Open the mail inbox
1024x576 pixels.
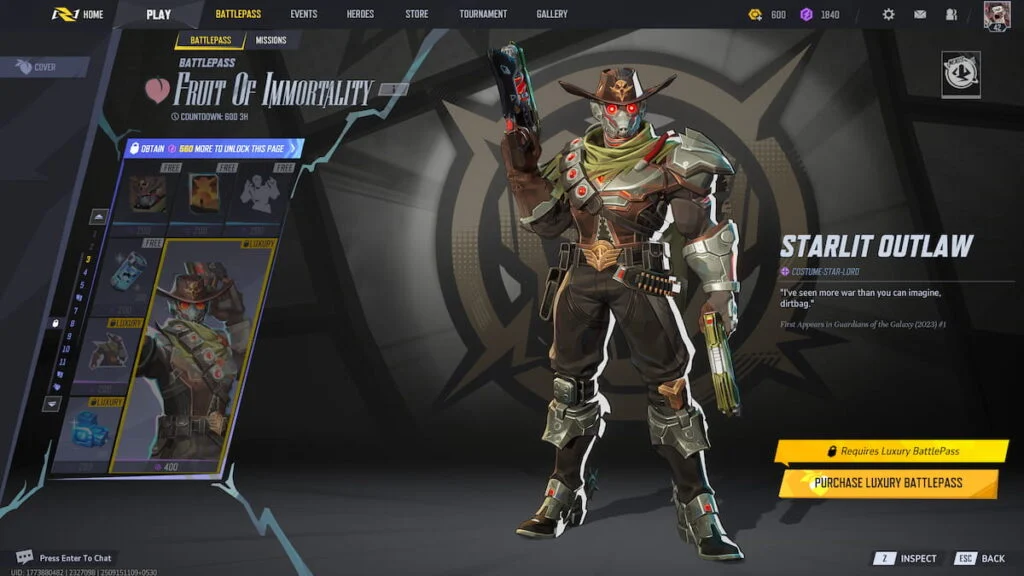919,15
